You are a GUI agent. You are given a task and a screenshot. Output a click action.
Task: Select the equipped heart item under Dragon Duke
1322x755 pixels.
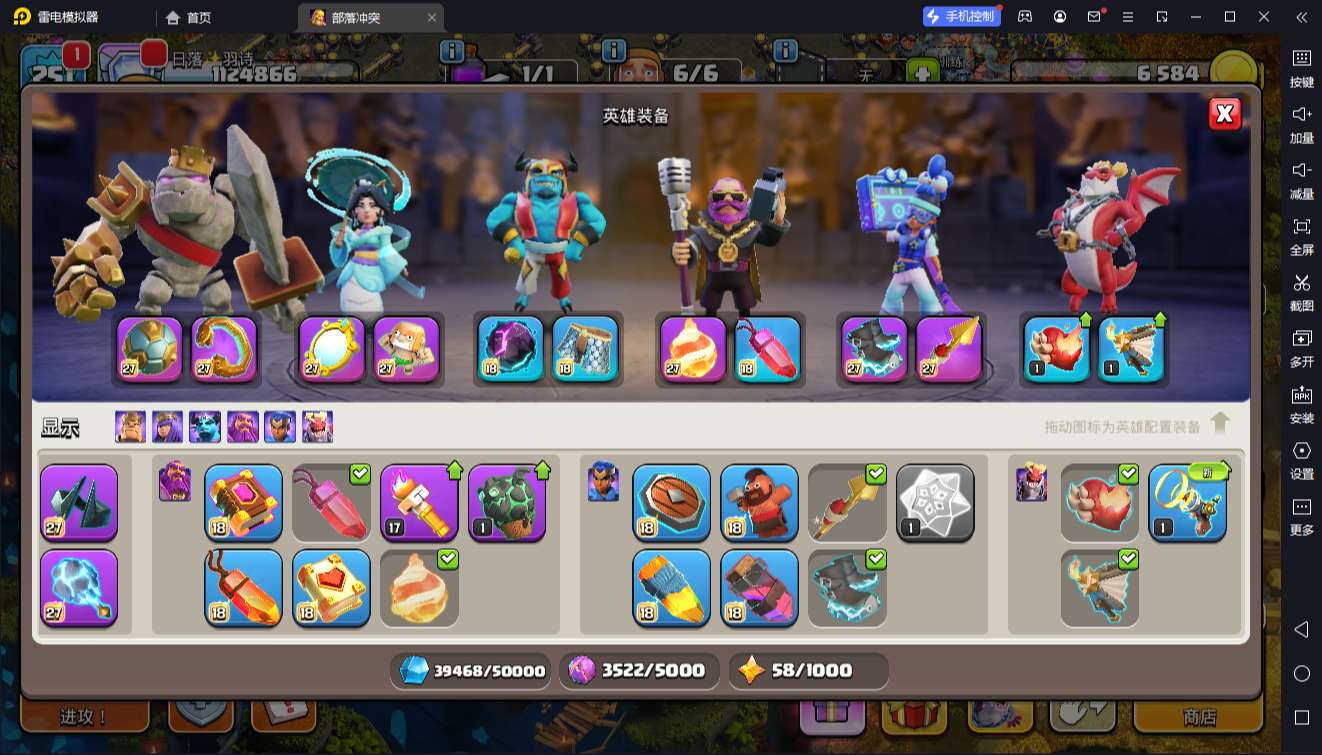[x=1057, y=350]
